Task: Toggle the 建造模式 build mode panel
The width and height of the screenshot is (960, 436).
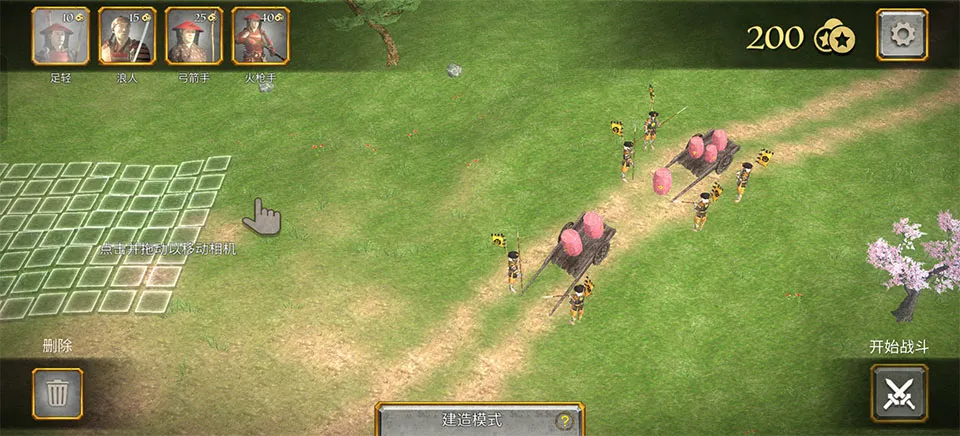Action: [472, 420]
